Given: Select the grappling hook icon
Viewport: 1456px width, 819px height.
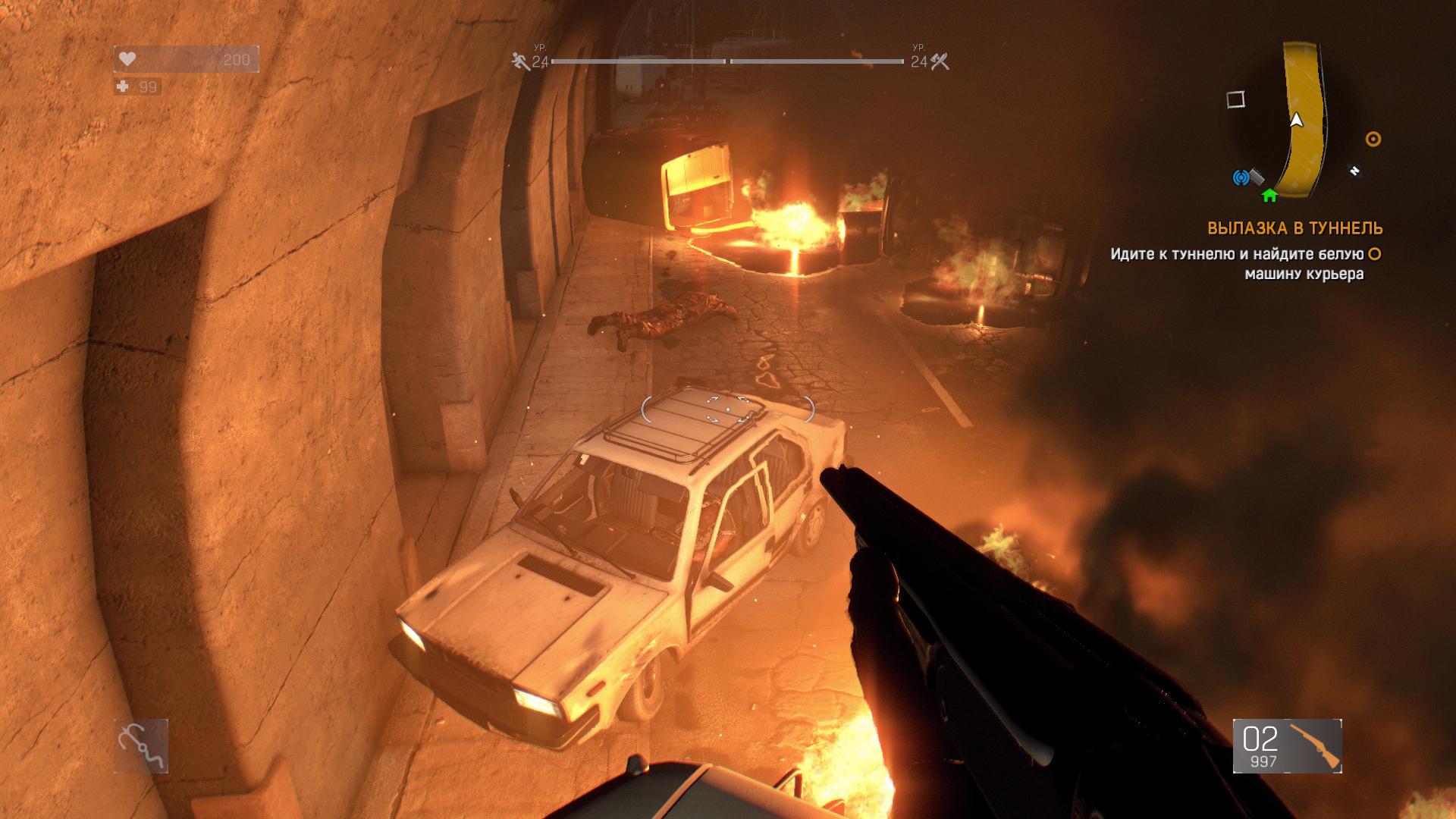Looking at the screenshot, I should [141, 745].
